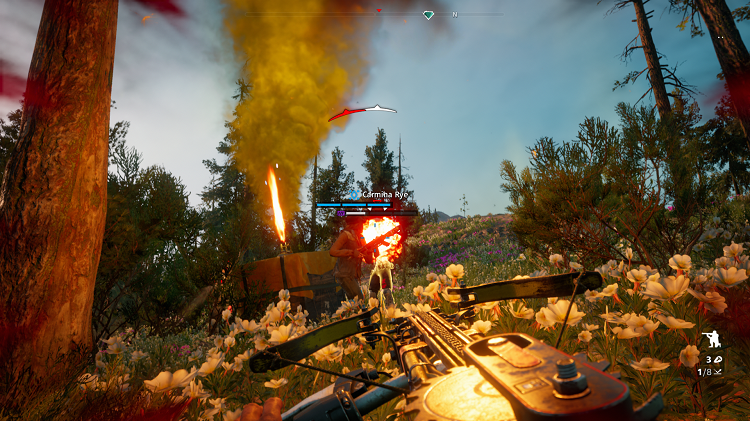The height and width of the screenshot is (421, 750).
Task: Select the red enemy marker on the compass
Action: [x=379, y=11]
